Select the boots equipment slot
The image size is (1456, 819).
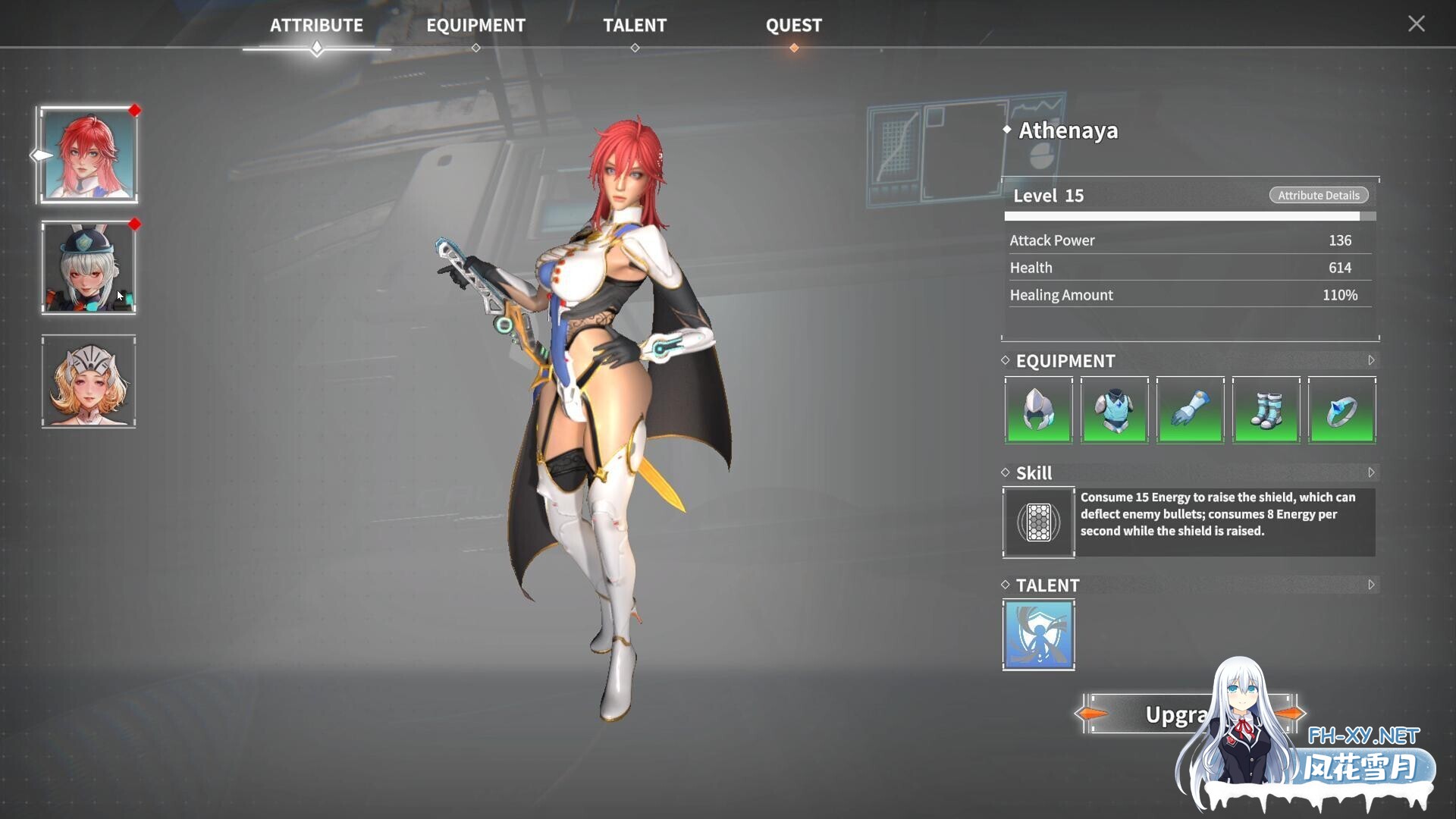click(1266, 410)
